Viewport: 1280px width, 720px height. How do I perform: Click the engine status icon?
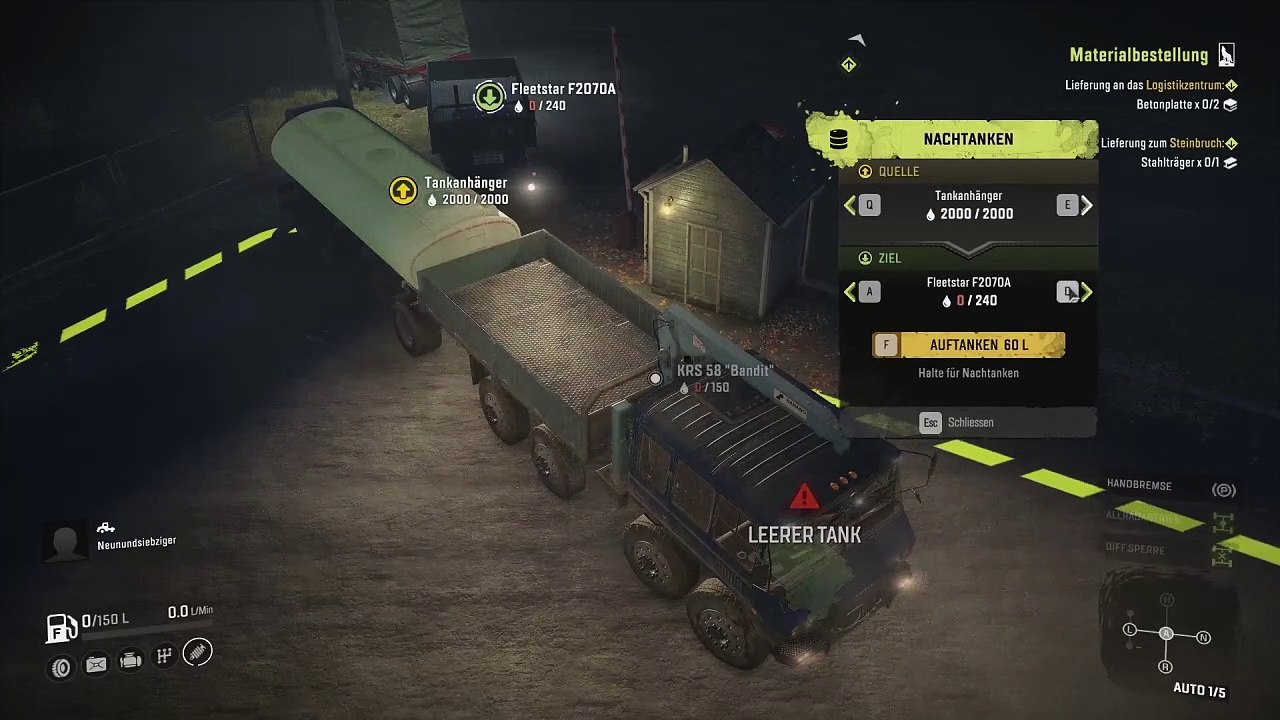tap(130, 661)
